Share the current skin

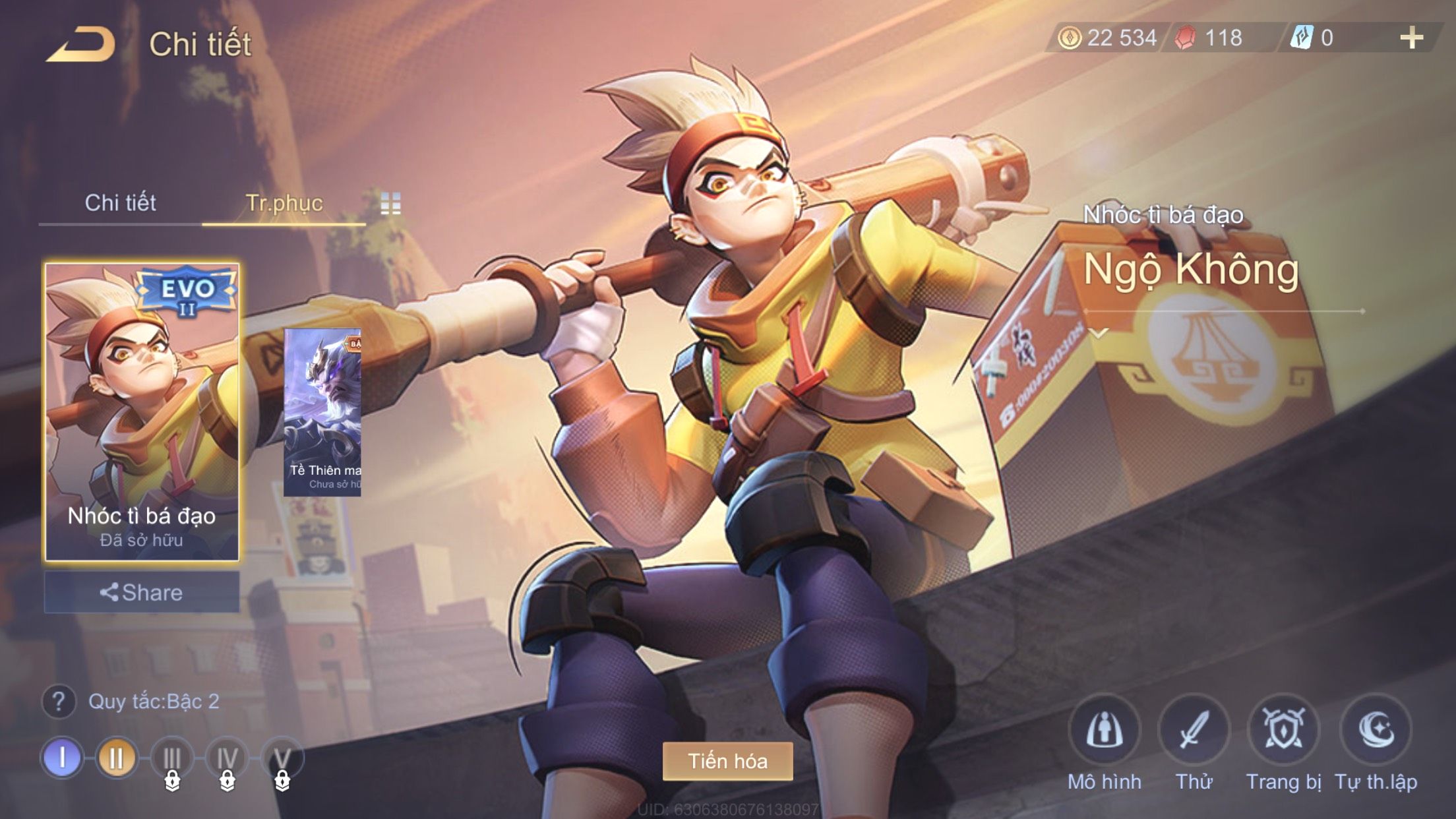tap(142, 592)
